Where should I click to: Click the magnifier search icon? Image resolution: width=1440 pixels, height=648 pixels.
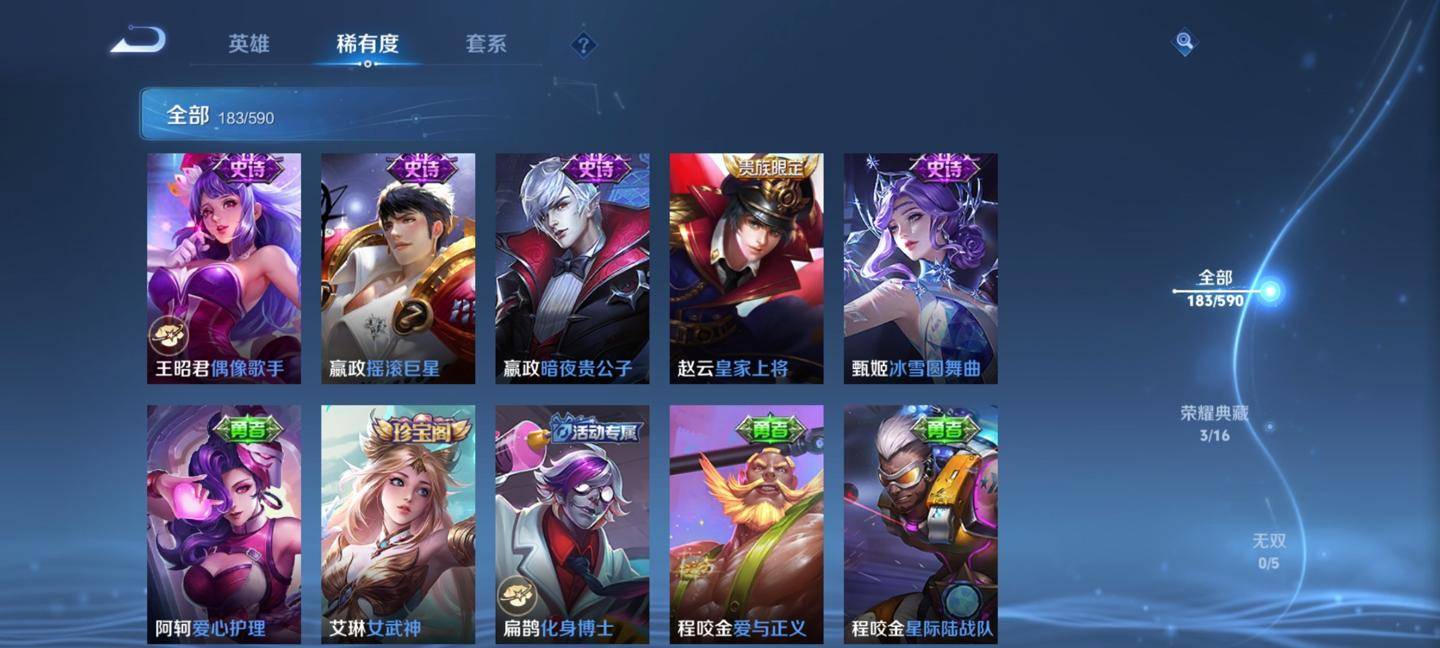(x=1184, y=42)
